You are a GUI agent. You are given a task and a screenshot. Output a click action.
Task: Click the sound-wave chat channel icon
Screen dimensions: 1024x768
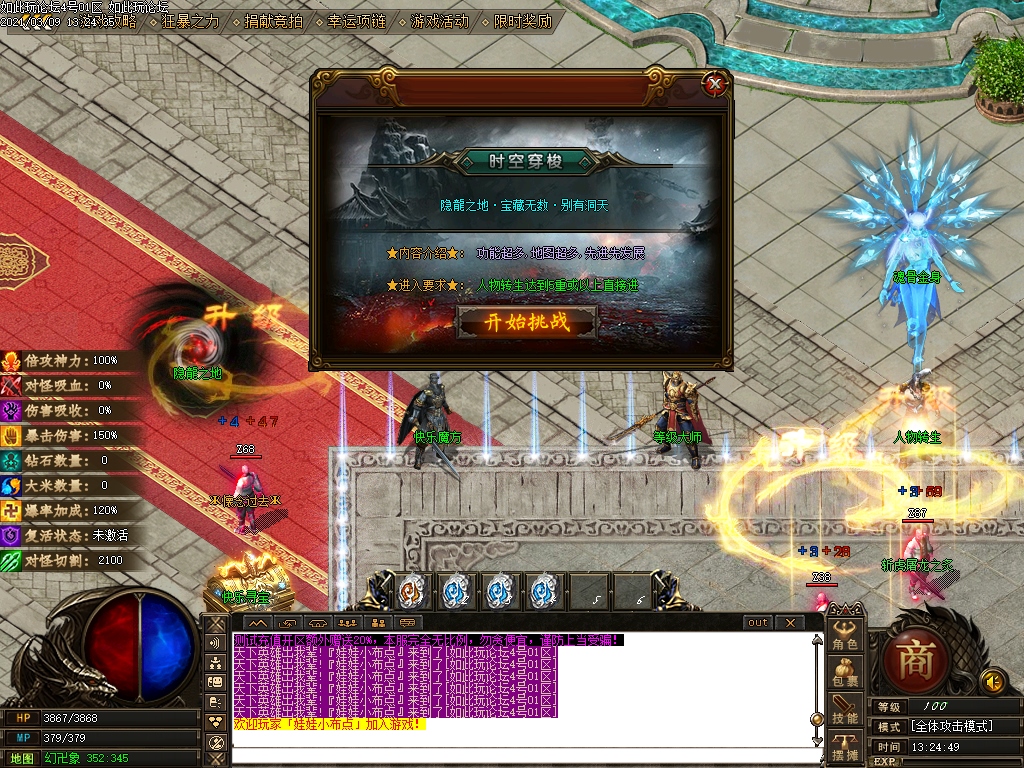[x=216, y=642]
